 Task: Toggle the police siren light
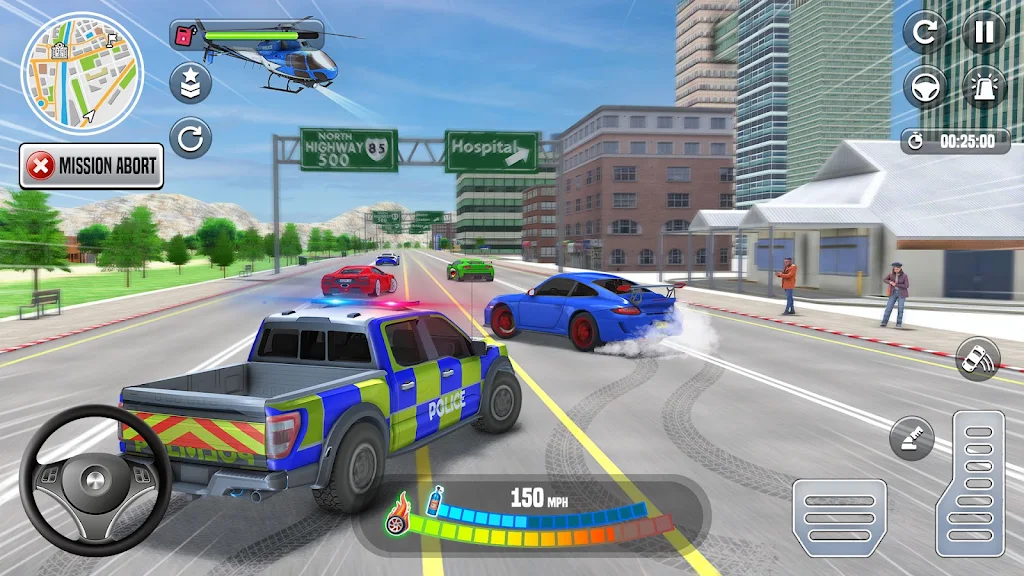tap(984, 87)
